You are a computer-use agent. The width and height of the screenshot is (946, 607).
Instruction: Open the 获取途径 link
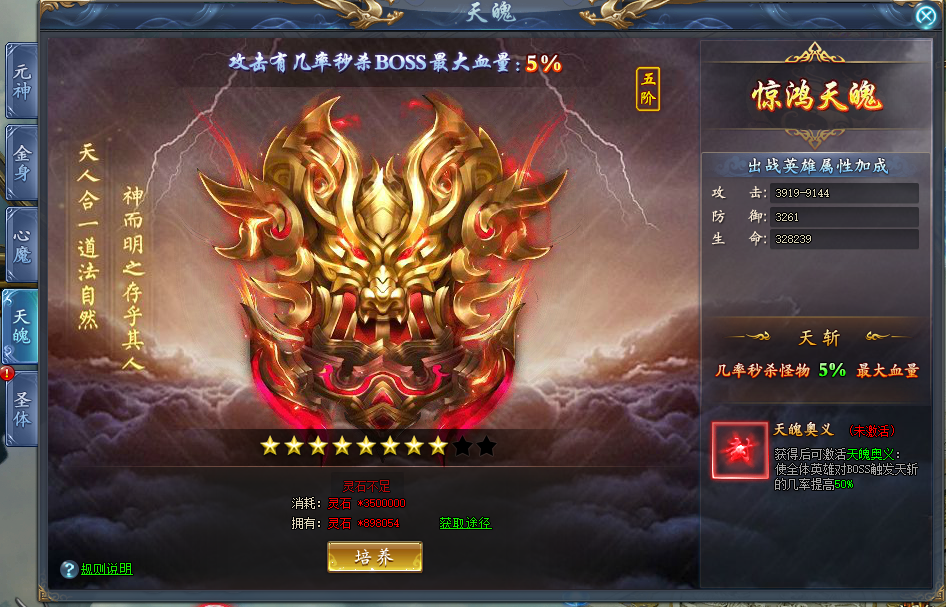[x=465, y=523]
